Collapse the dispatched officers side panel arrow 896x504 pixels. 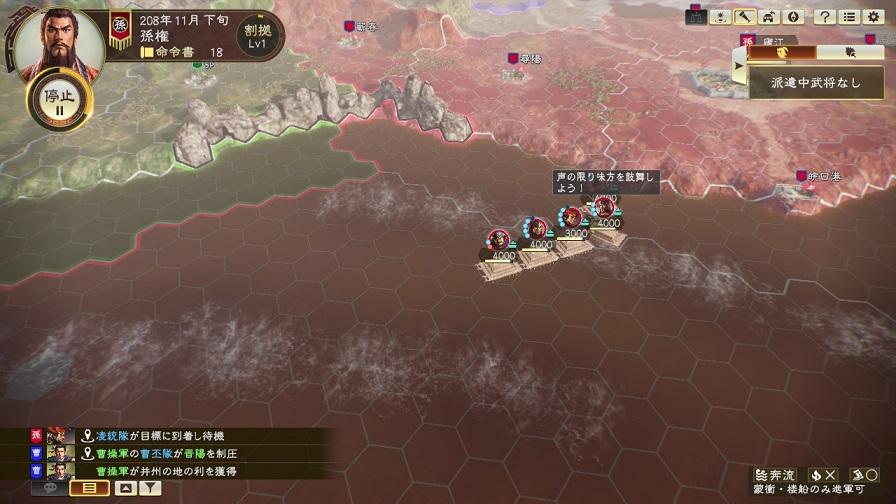tap(740, 66)
